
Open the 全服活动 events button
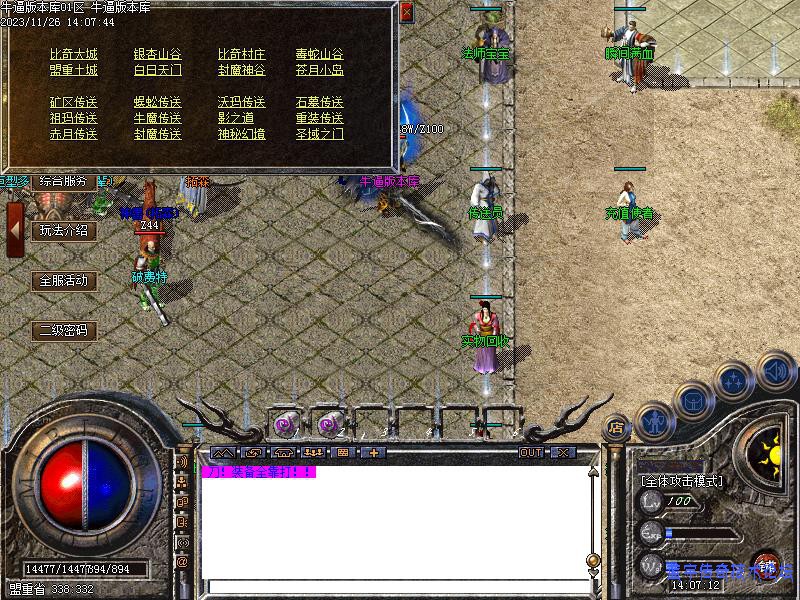click(63, 281)
